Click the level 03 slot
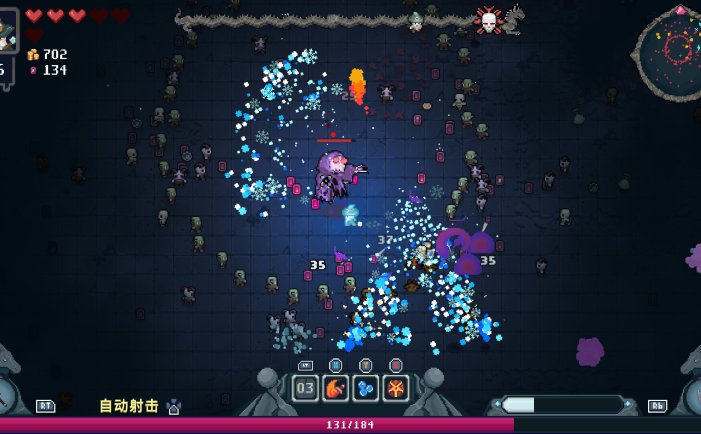Screen dimensions: 701x434 click(x=306, y=388)
